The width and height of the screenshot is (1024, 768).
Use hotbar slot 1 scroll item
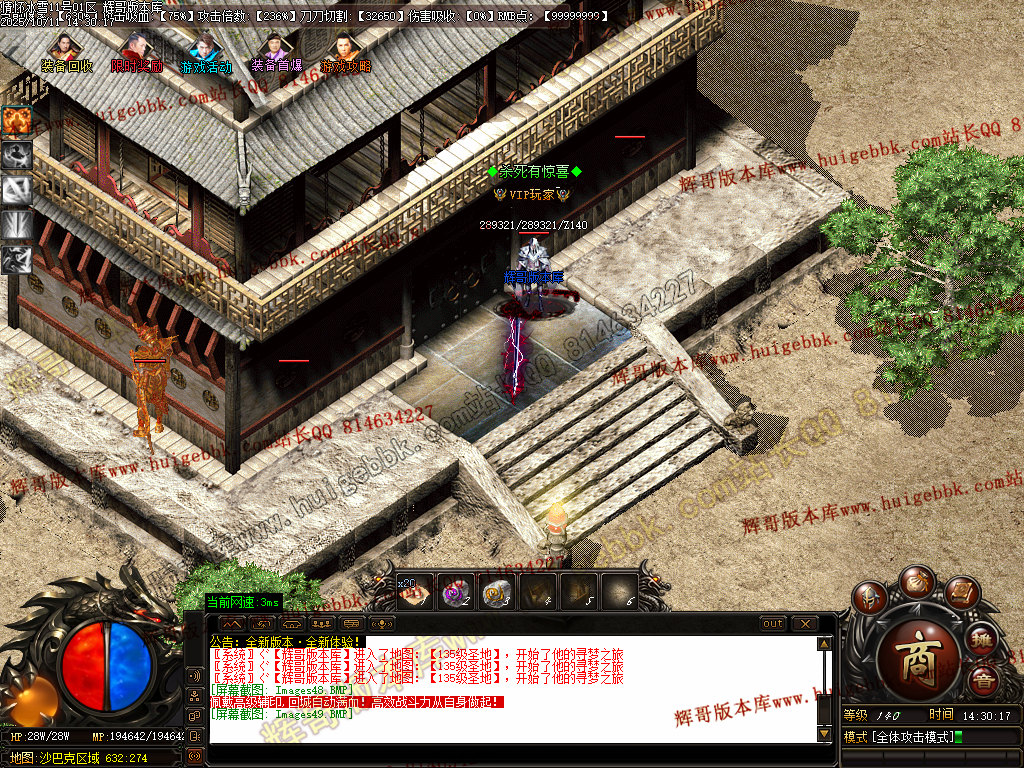415,591
